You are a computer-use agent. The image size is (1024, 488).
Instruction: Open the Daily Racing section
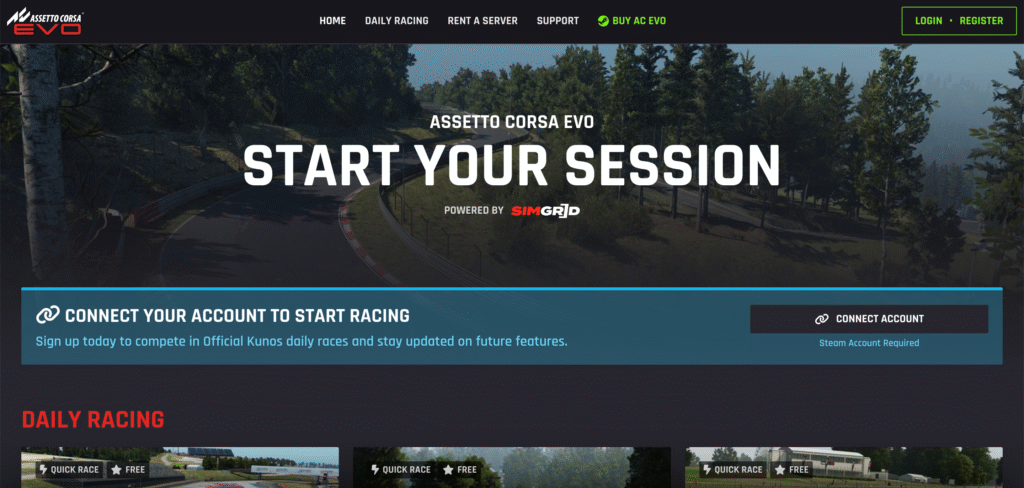396,21
